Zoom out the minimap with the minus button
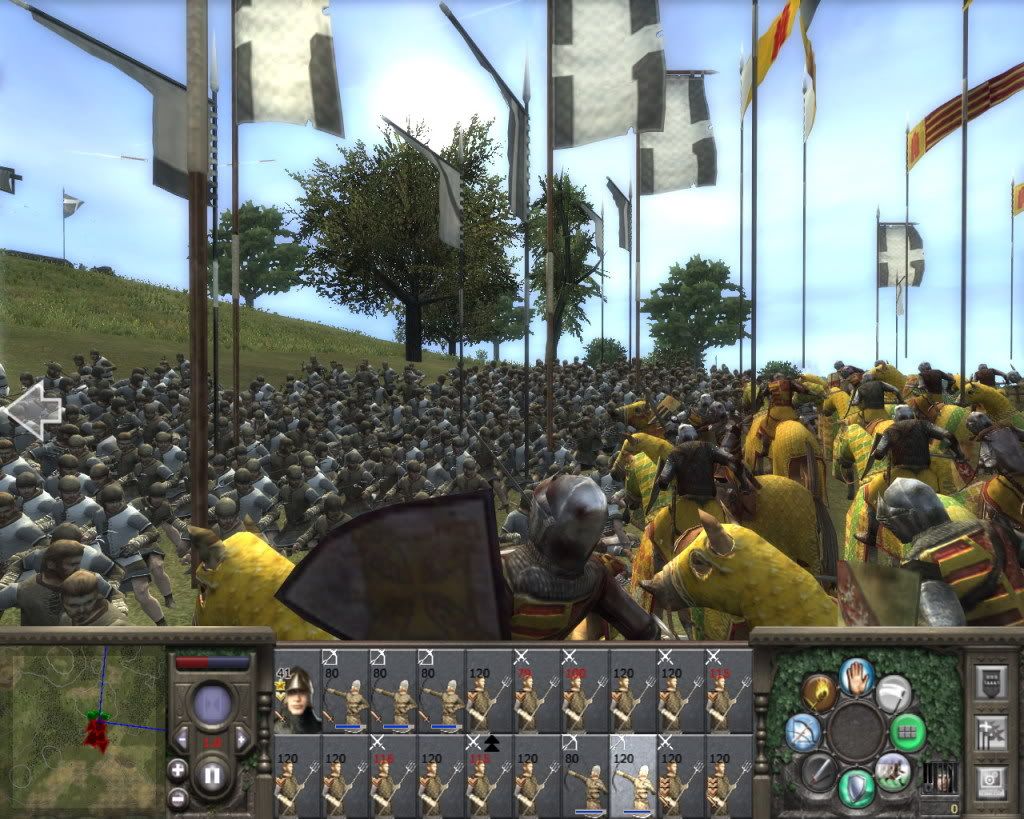1024x819 pixels. coord(178,798)
